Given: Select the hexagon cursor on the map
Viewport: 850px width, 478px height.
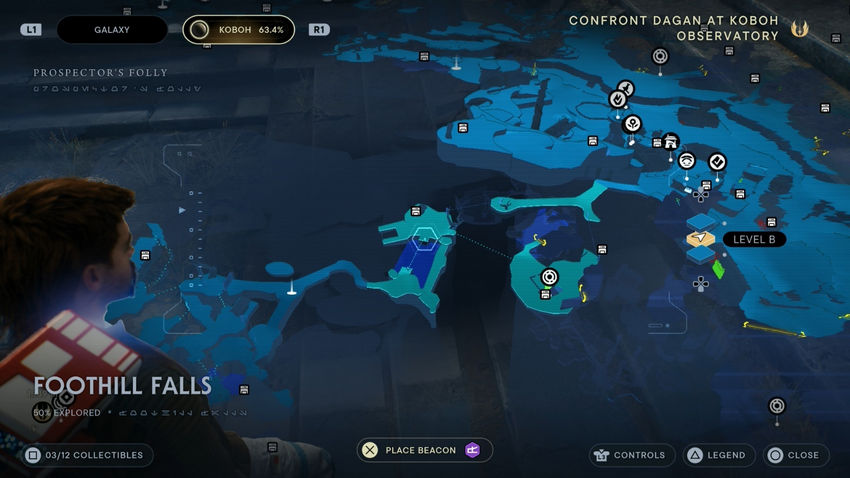Looking at the screenshot, I should (423, 236).
